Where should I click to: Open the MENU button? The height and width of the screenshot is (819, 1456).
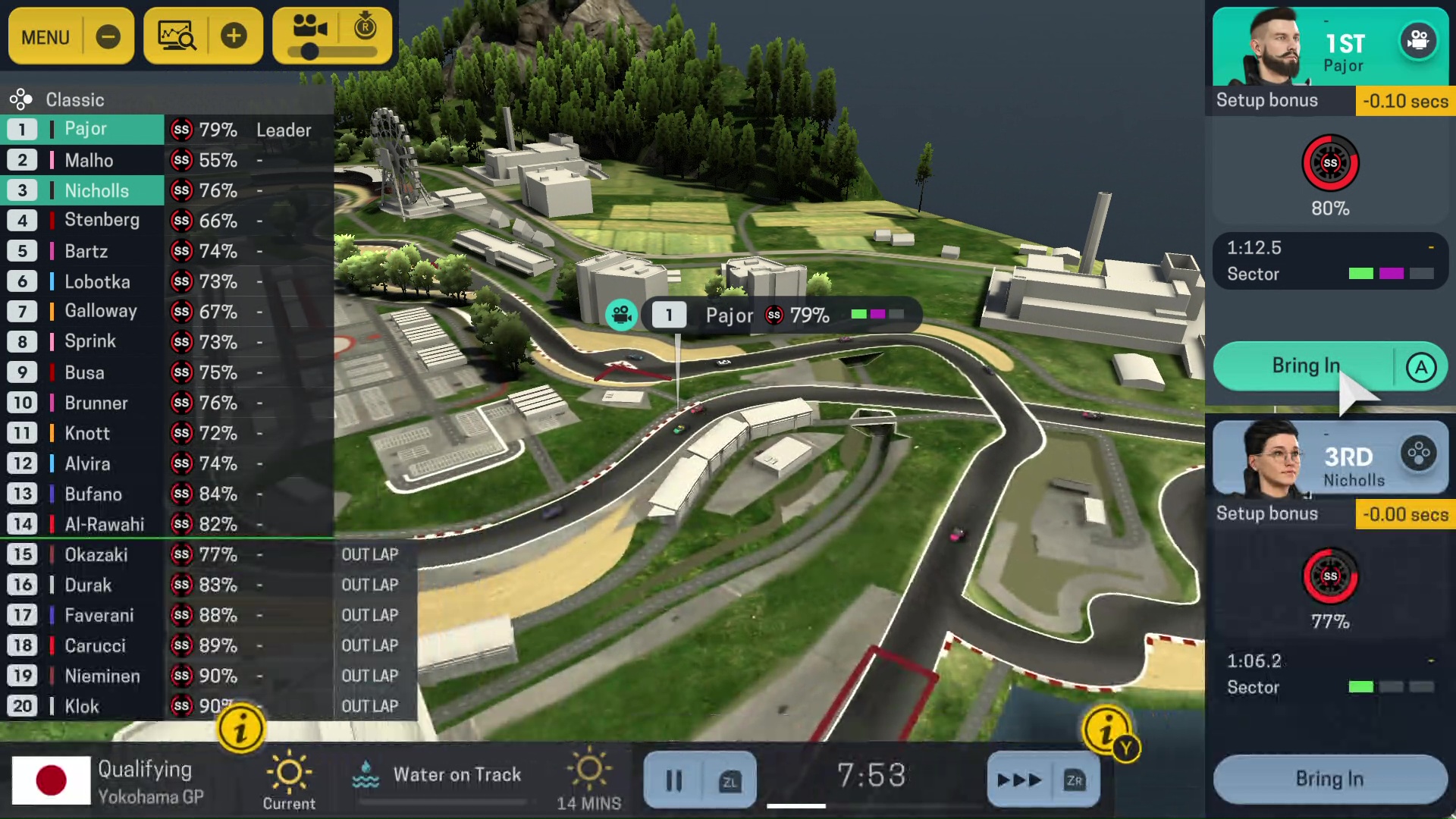coord(45,36)
